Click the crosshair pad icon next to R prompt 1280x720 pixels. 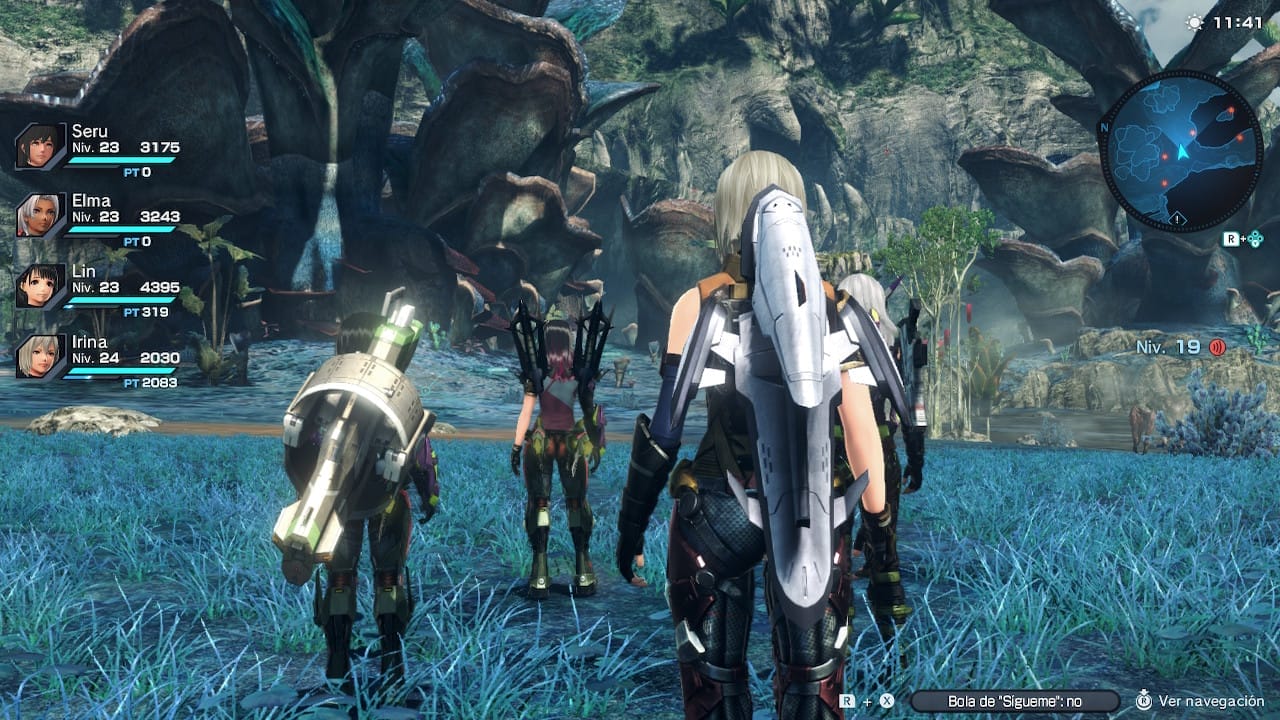click(x=1255, y=238)
